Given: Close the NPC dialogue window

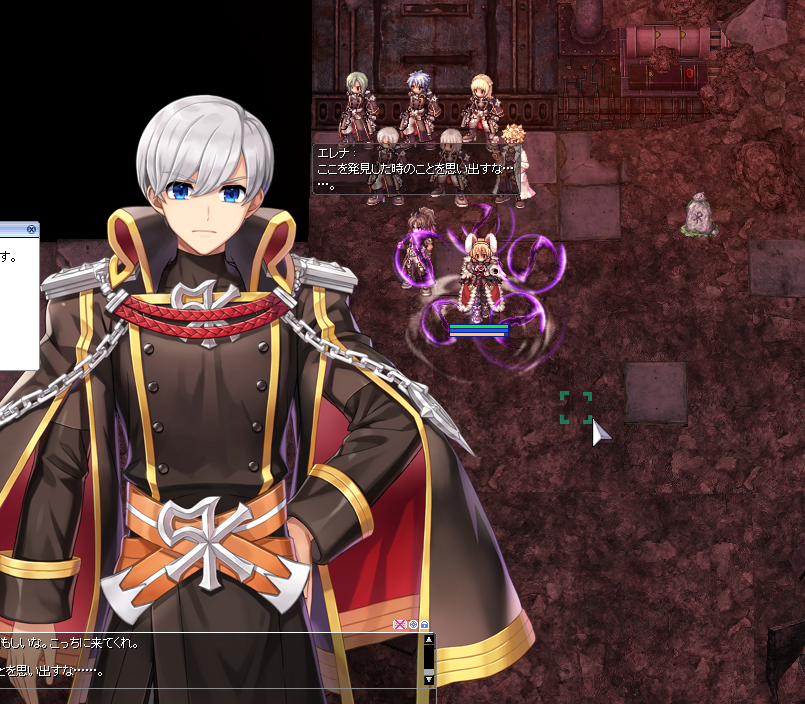Looking at the screenshot, I should [x=31, y=229].
